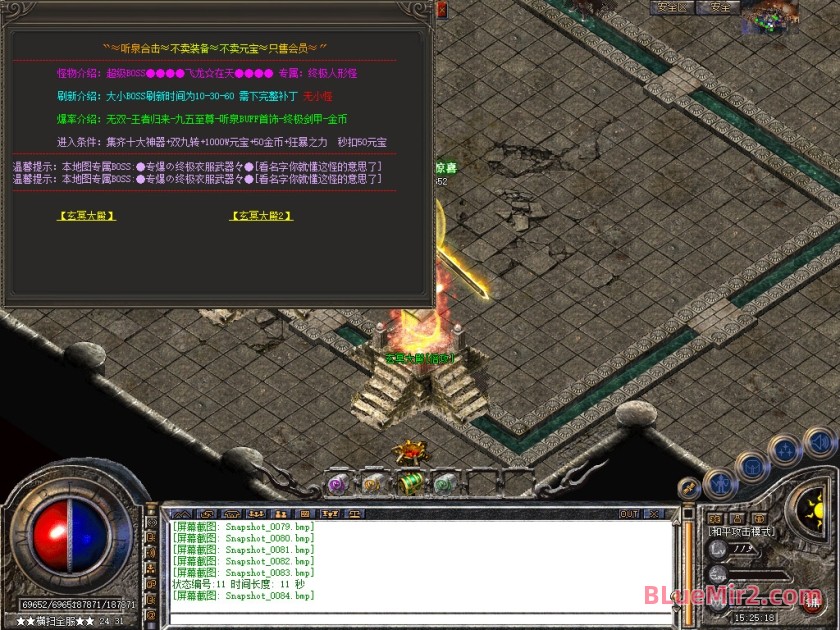Viewport: 840px width, 630px height.
Task: Open the character figure round button
Action: (x=720, y=485)
